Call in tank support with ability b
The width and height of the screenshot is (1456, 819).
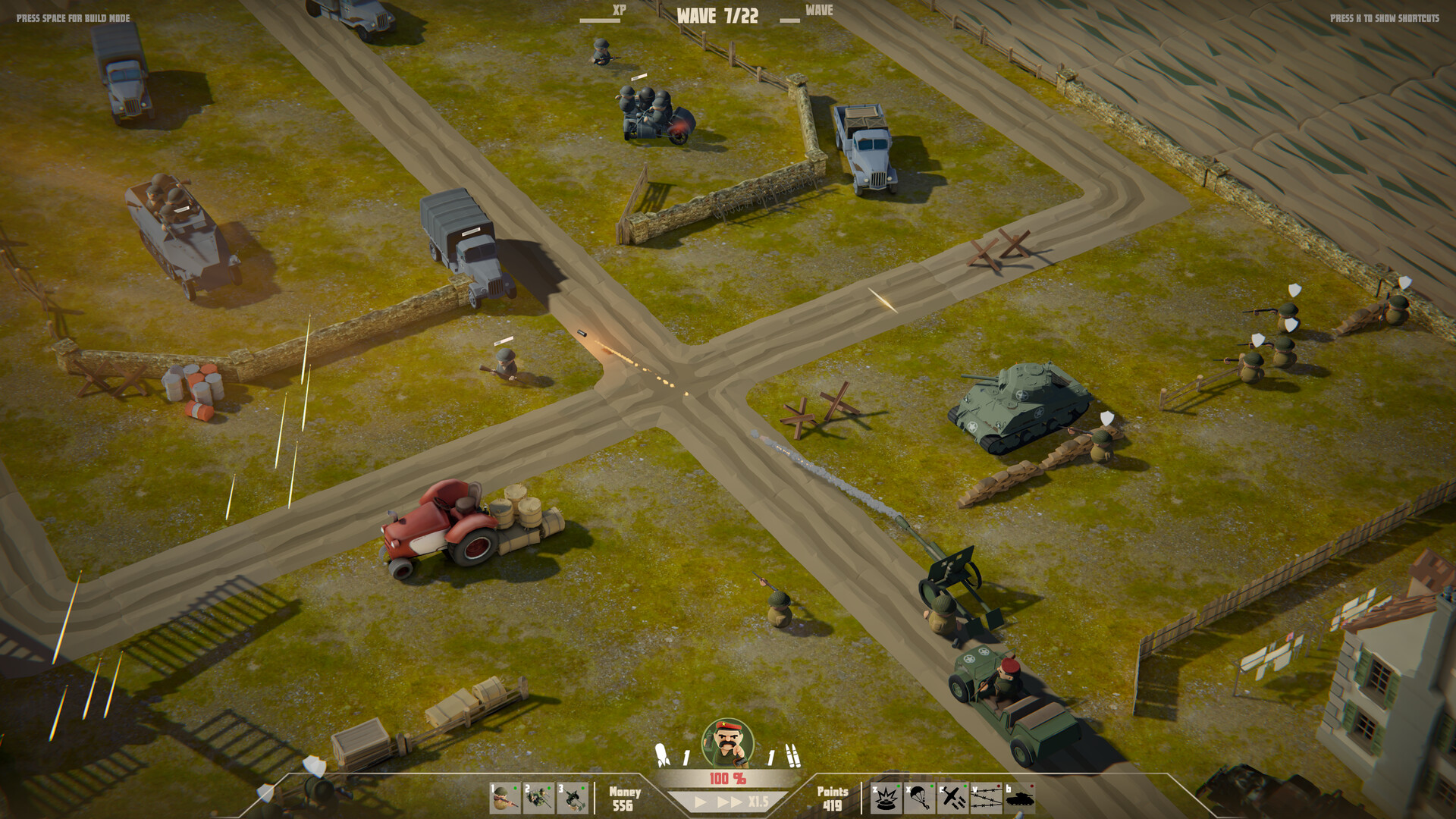click(x=1018, y=798)
